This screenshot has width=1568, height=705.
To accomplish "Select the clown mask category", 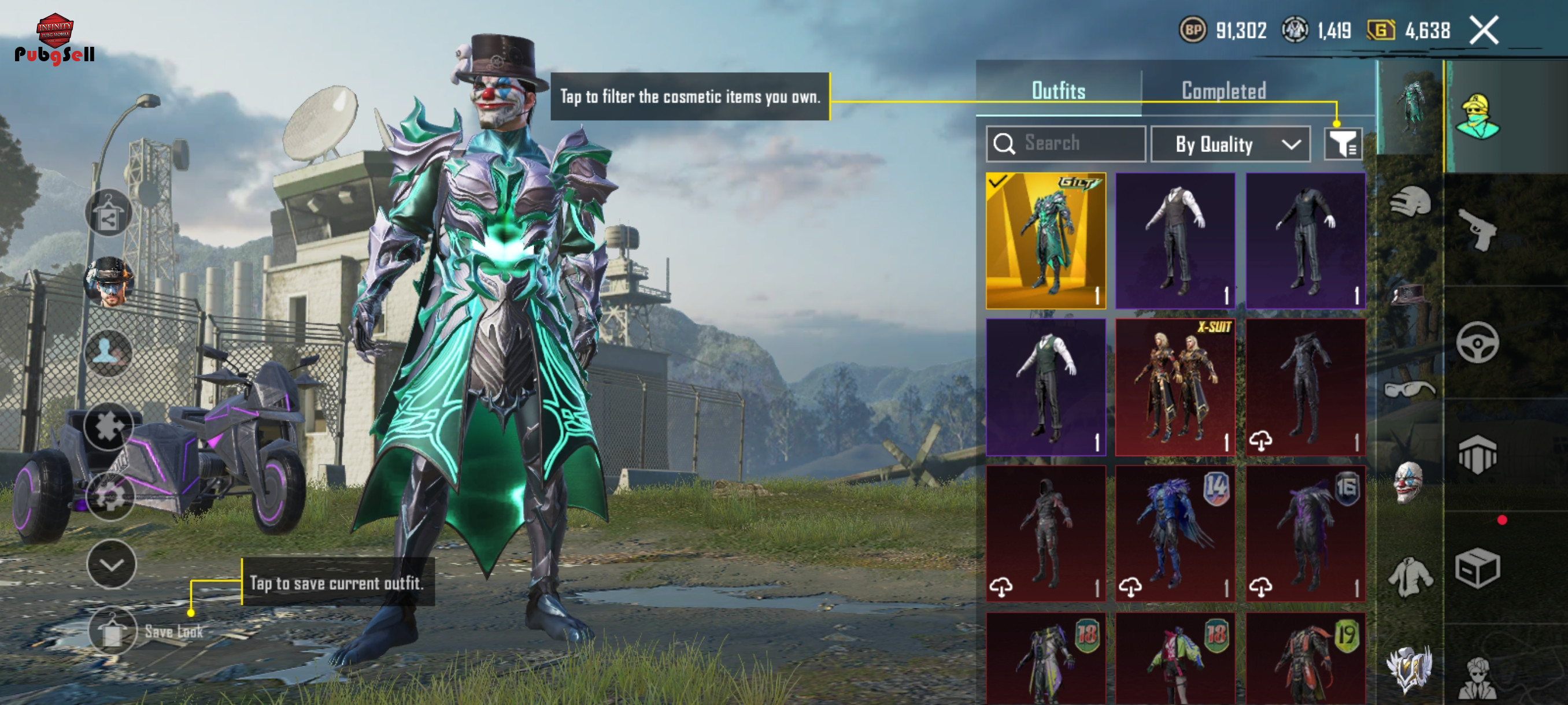I will [x=1408, y=483].
